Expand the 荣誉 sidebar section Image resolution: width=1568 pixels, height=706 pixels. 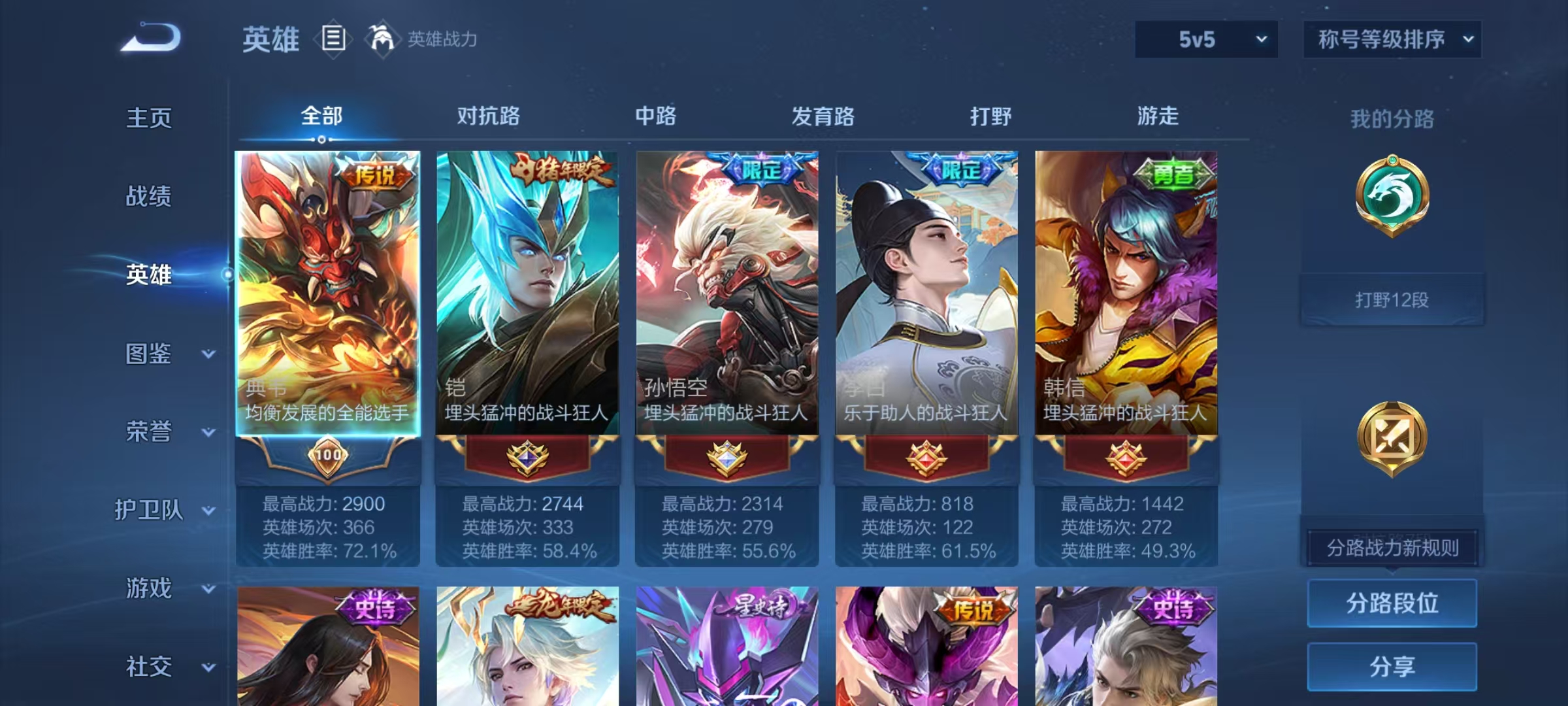pos(149,431)
